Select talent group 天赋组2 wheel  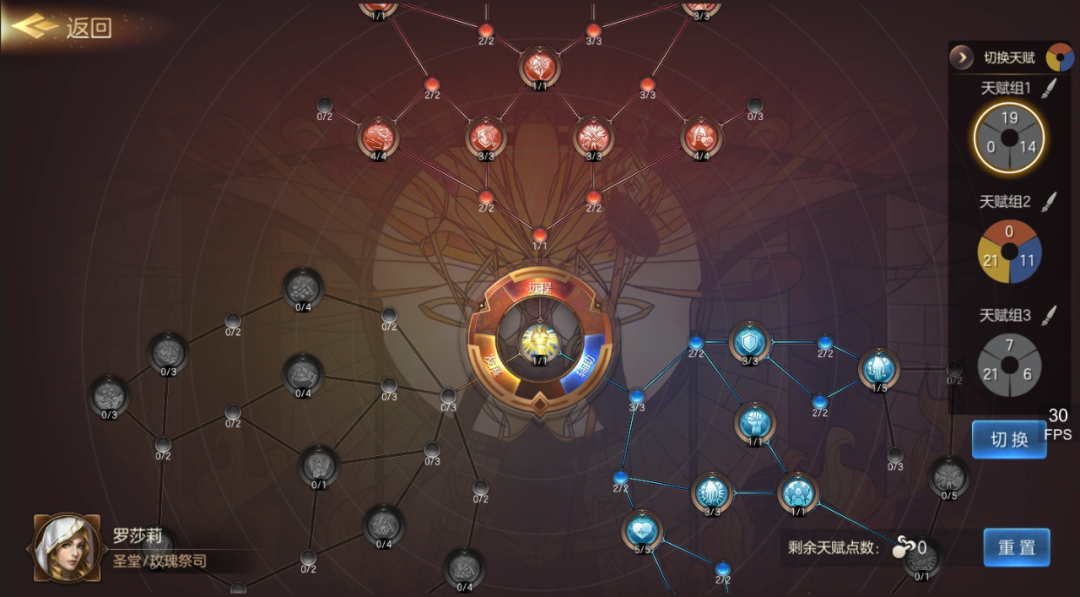pyautogui.click(x=1008, y=252)
